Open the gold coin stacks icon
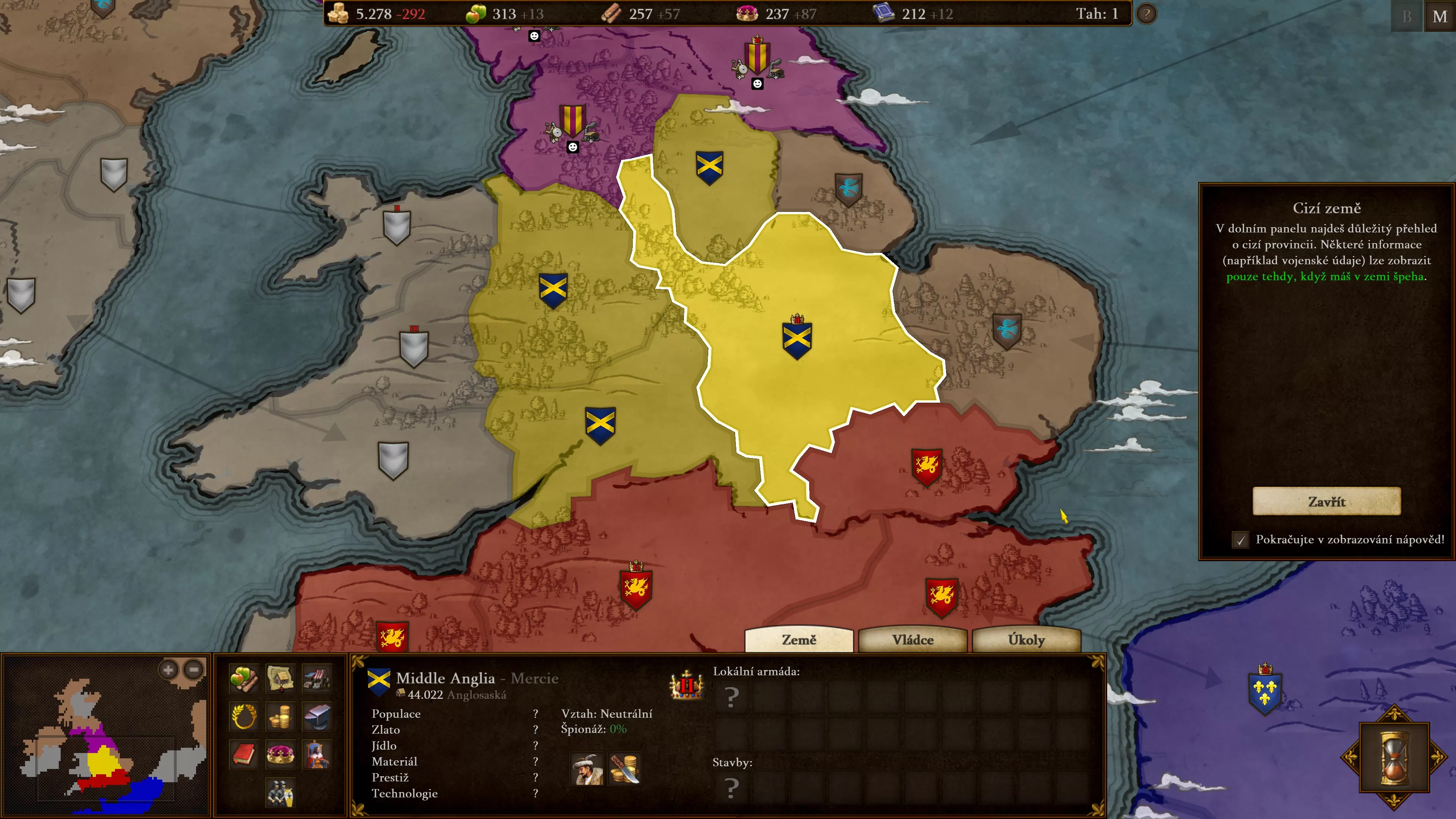Screen dimensions: 1456x819 click(280, 717)
